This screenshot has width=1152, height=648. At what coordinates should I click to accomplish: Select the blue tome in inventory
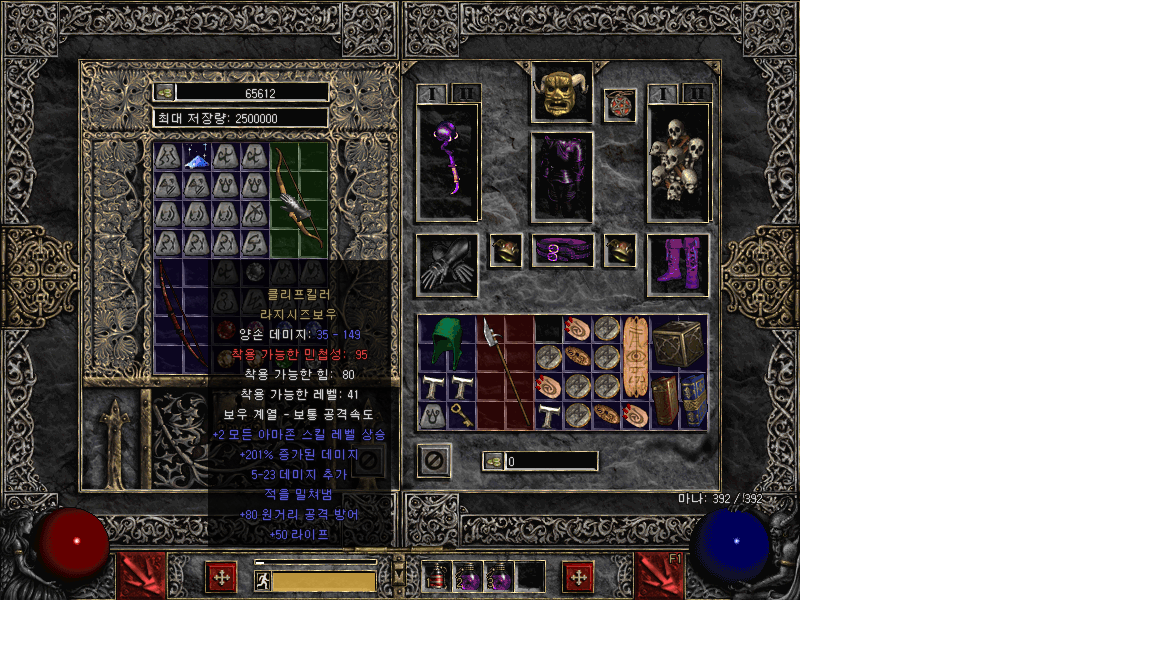pyautogui.click(x=694, y=400)
